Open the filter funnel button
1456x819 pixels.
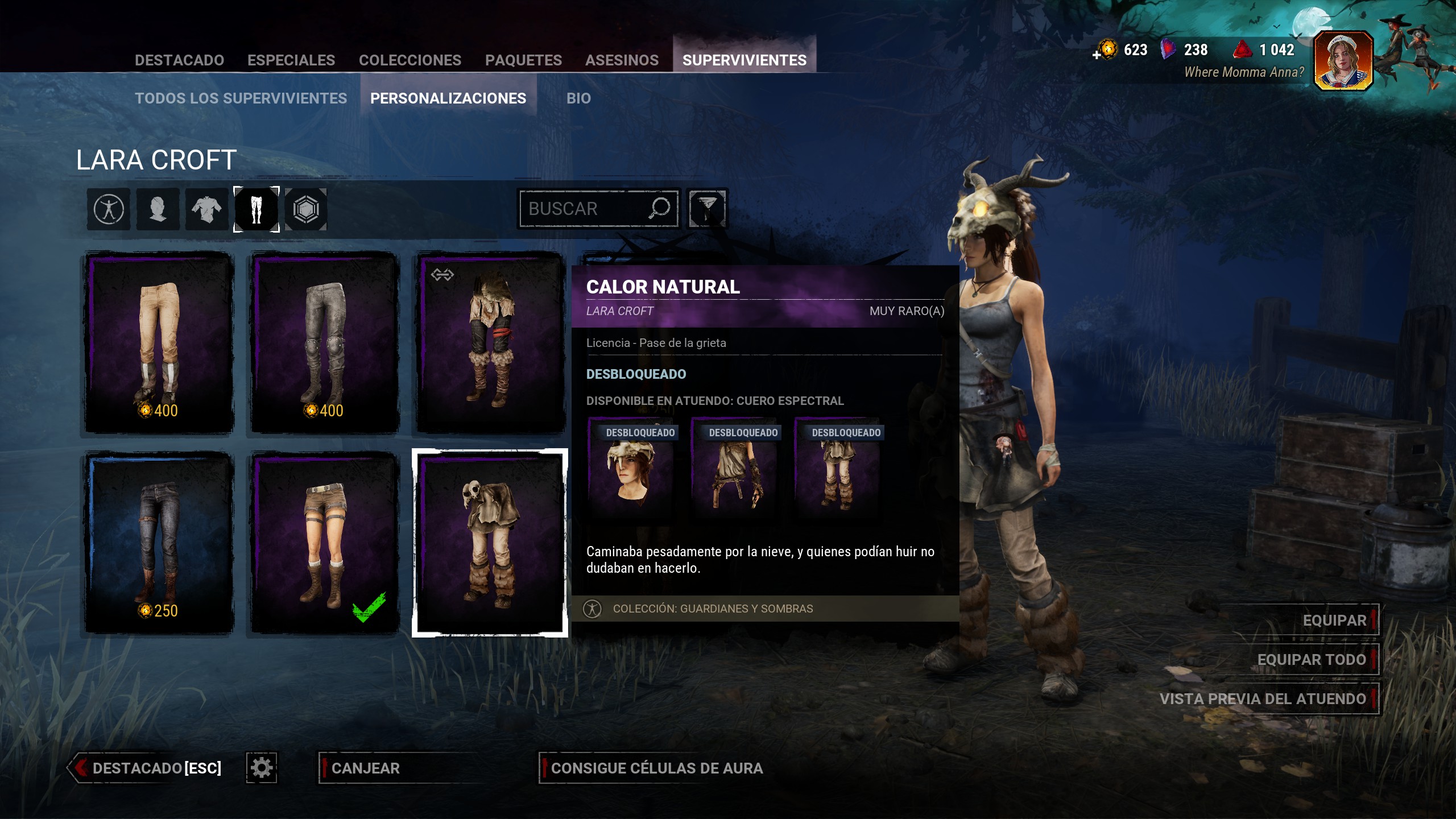[x=707, y=209]
